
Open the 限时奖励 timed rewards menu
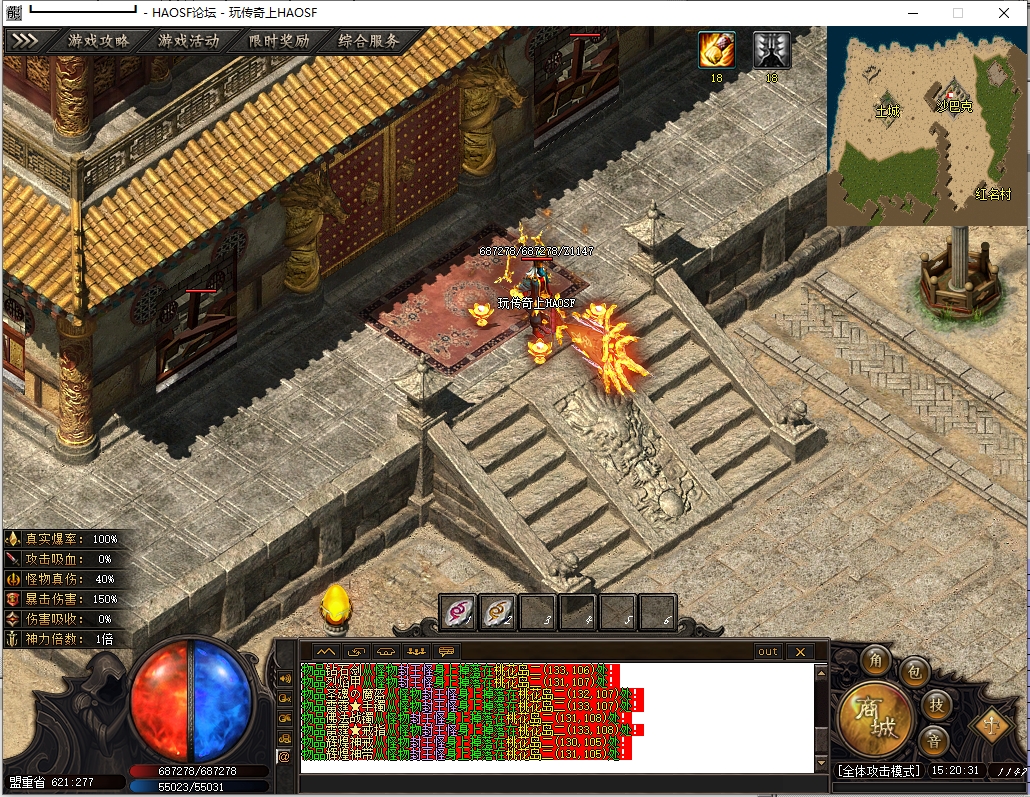coord(278,41)
